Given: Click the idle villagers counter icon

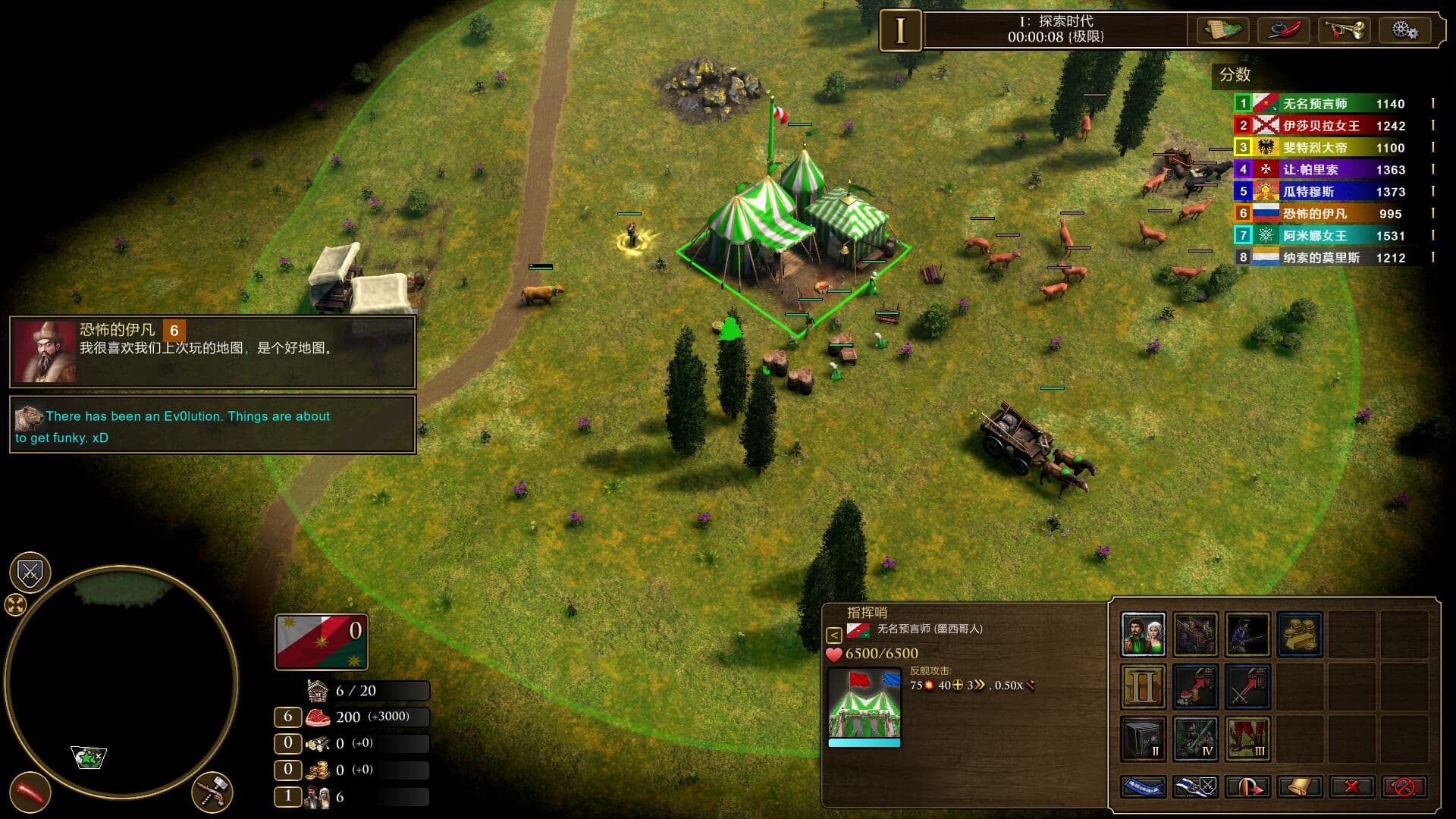Looking at the screenshot, I should pyautogui.click(x=318, y=797).
